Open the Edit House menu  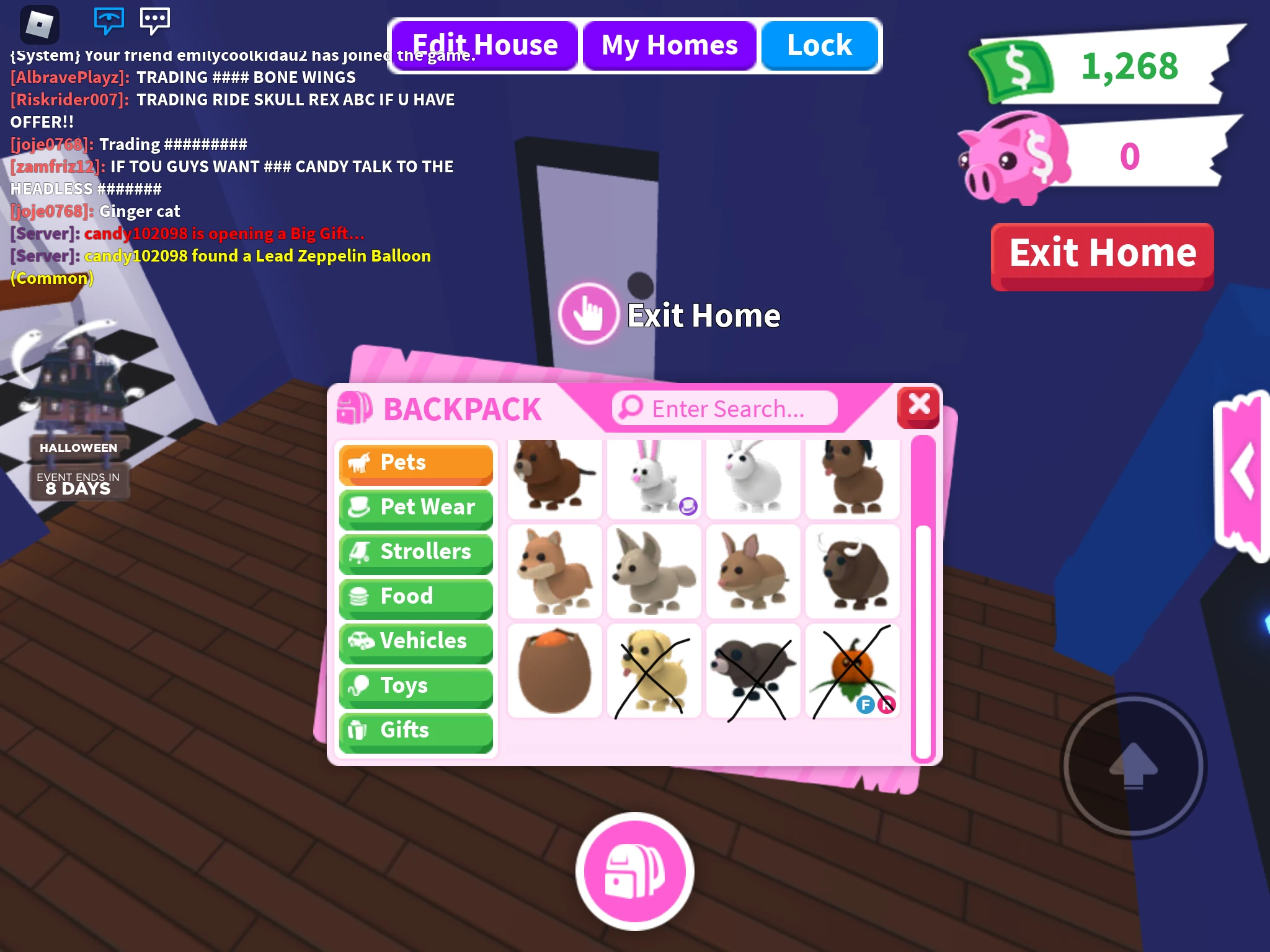(485, 44)
